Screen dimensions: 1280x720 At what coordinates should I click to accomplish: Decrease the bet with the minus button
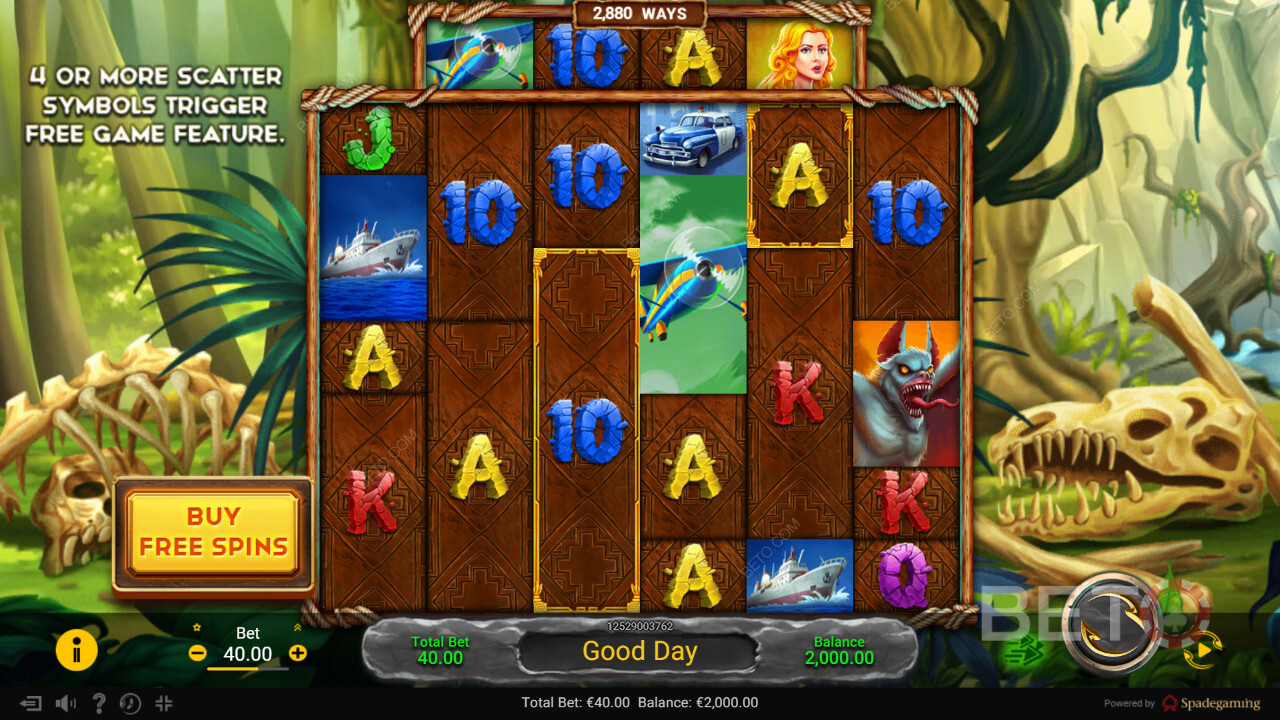(197, 653)
